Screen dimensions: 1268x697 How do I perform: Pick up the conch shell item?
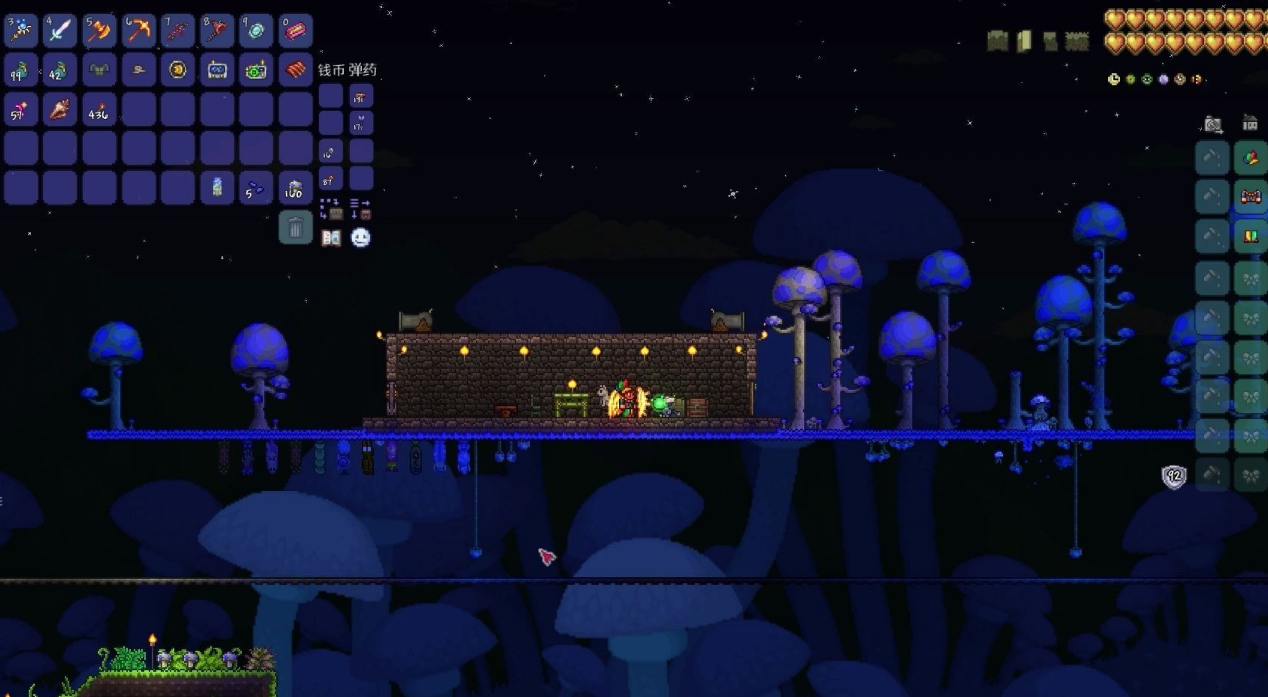point(60,109)
